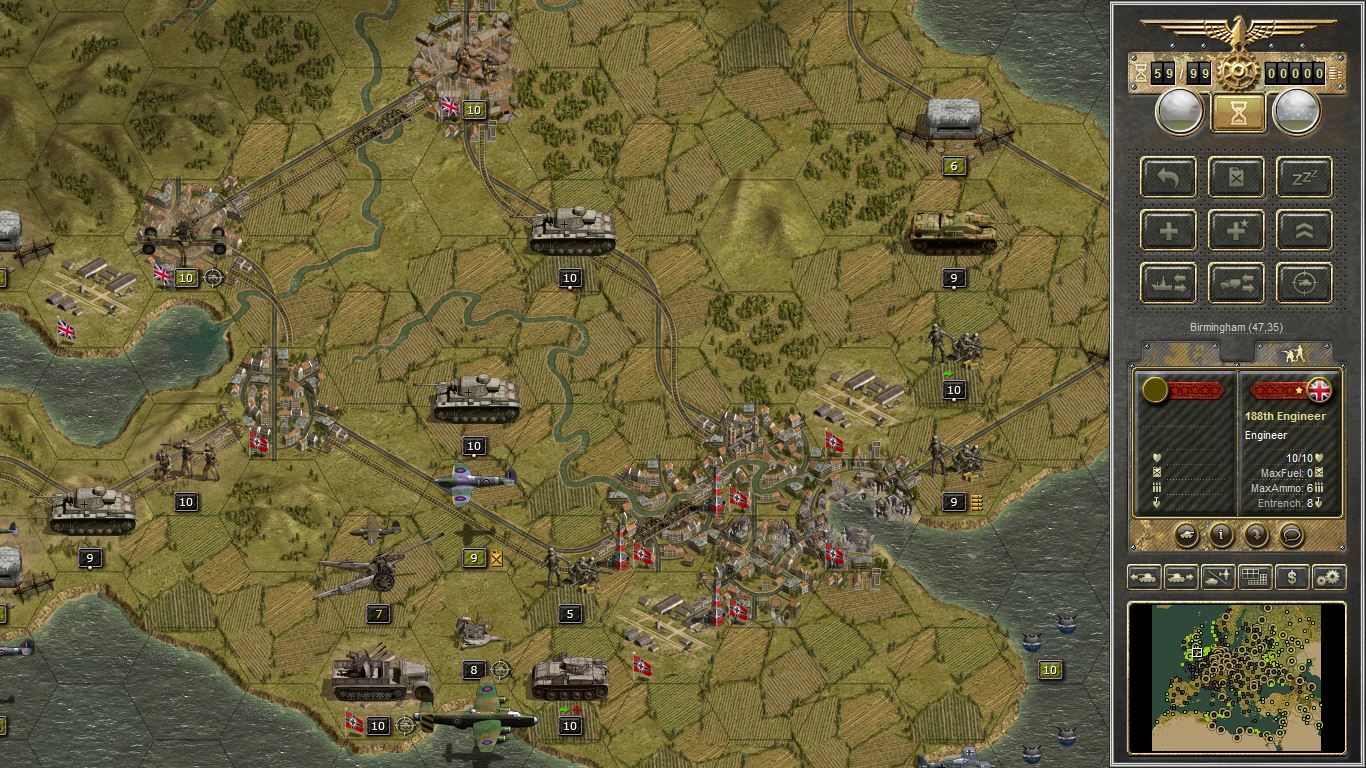Resupply the selected unit with fuel and ammo
This screenshot has width=1366, height=768.
tap(1236, 177)
